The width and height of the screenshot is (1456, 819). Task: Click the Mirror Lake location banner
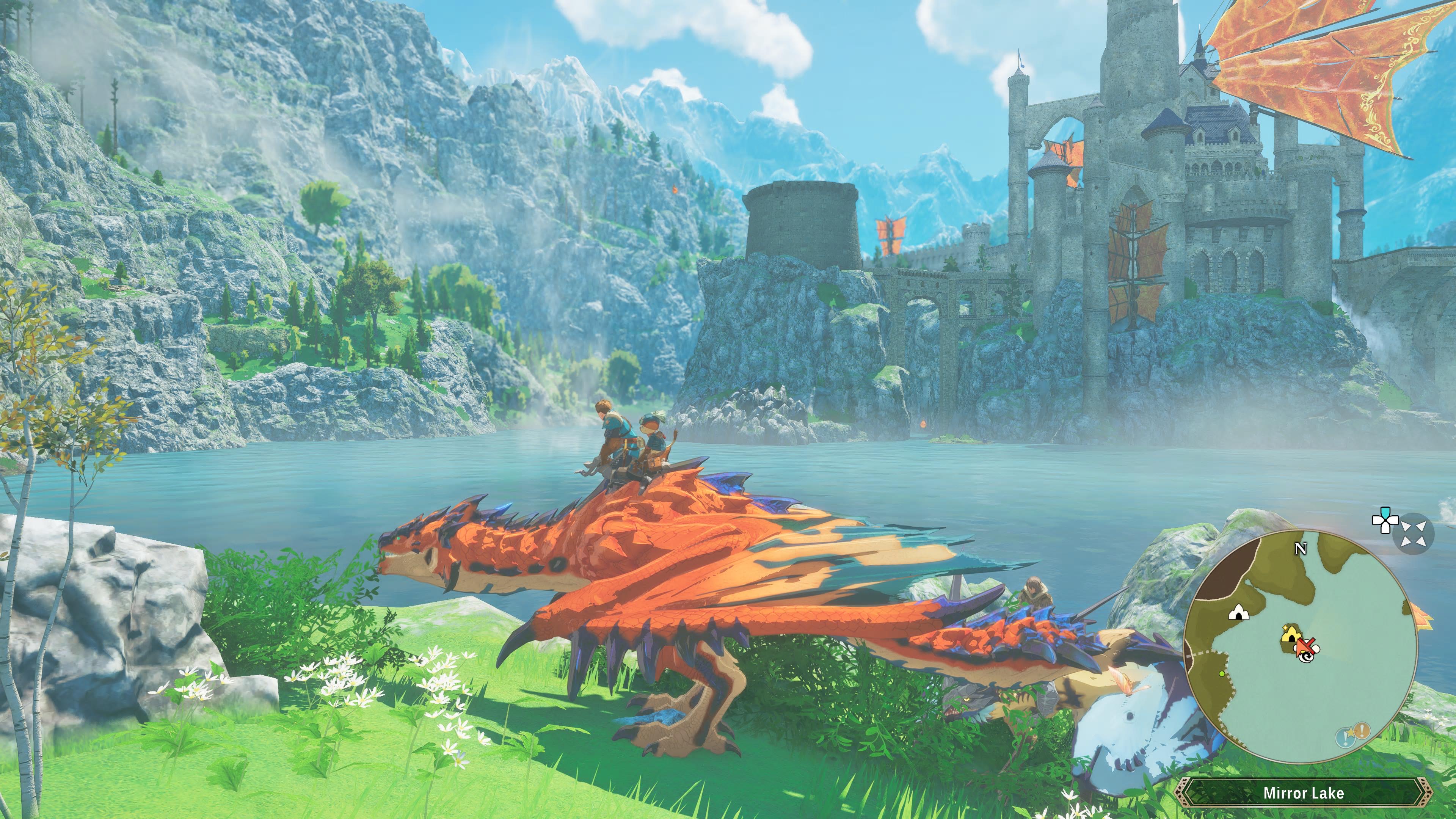click(x=1304, y=793)
